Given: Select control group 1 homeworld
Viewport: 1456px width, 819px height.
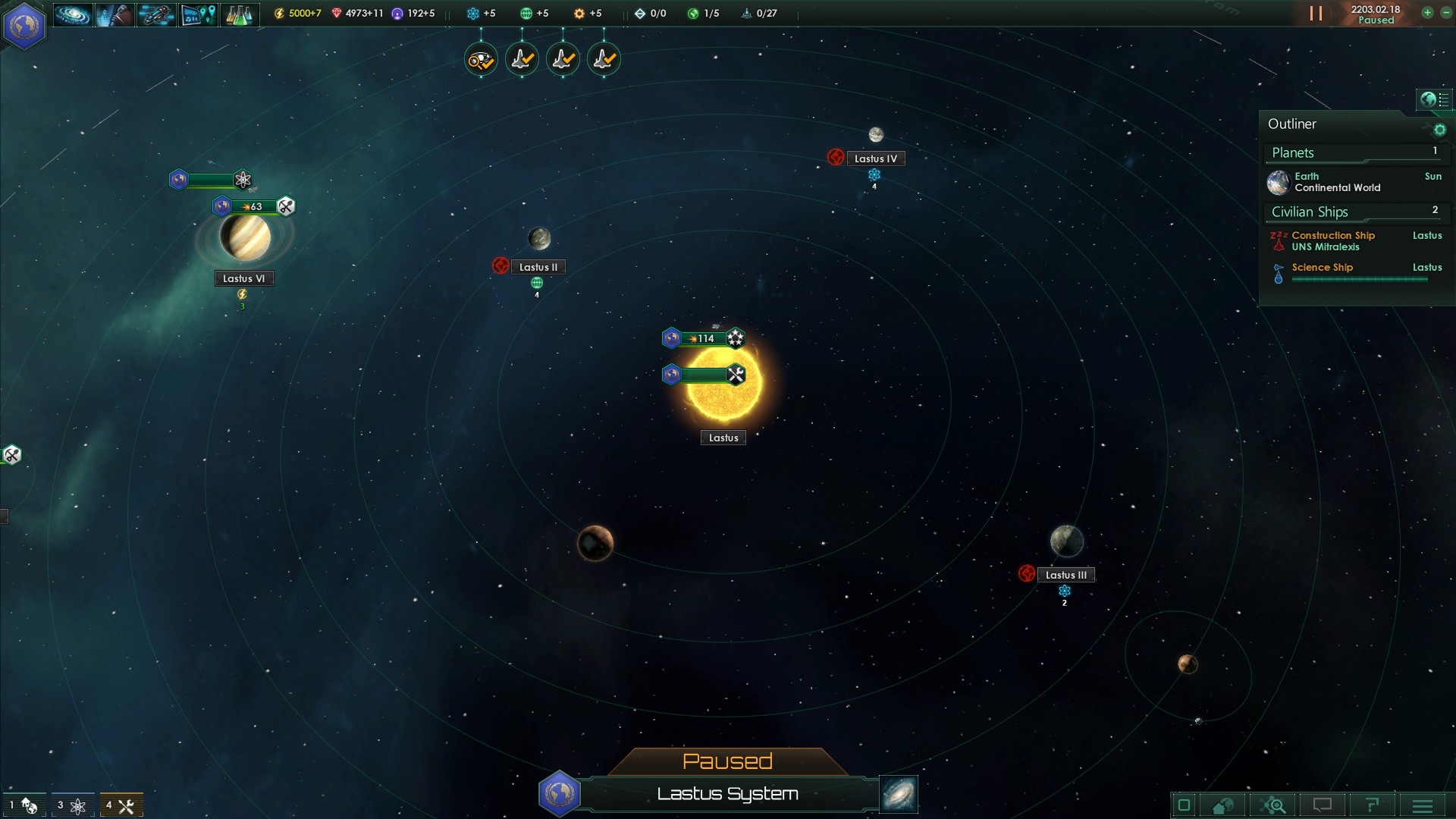Looking at the screenshot, I should click(x=24, y=805).
